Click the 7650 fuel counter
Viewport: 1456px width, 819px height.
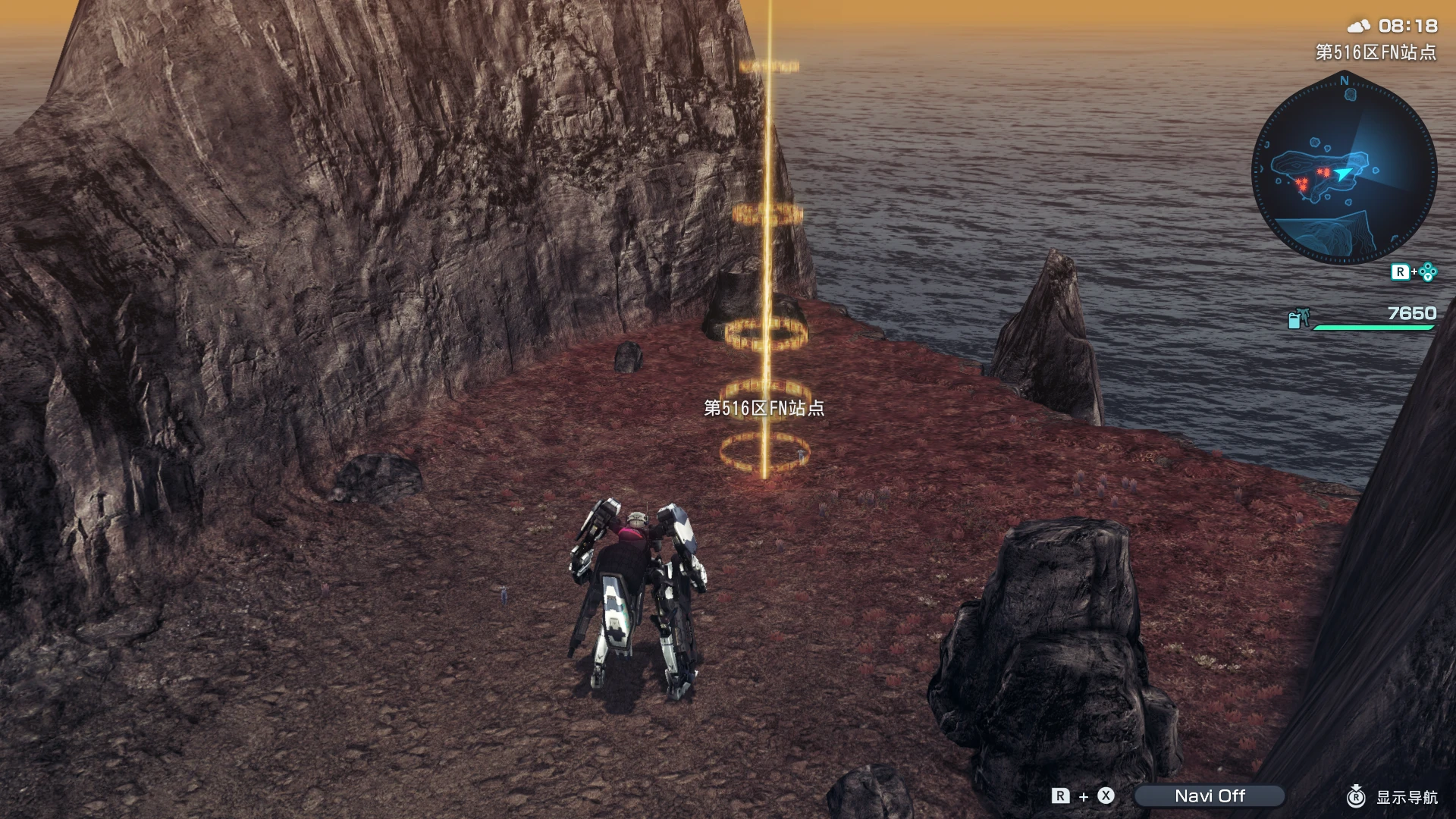tap(1414, 312)
